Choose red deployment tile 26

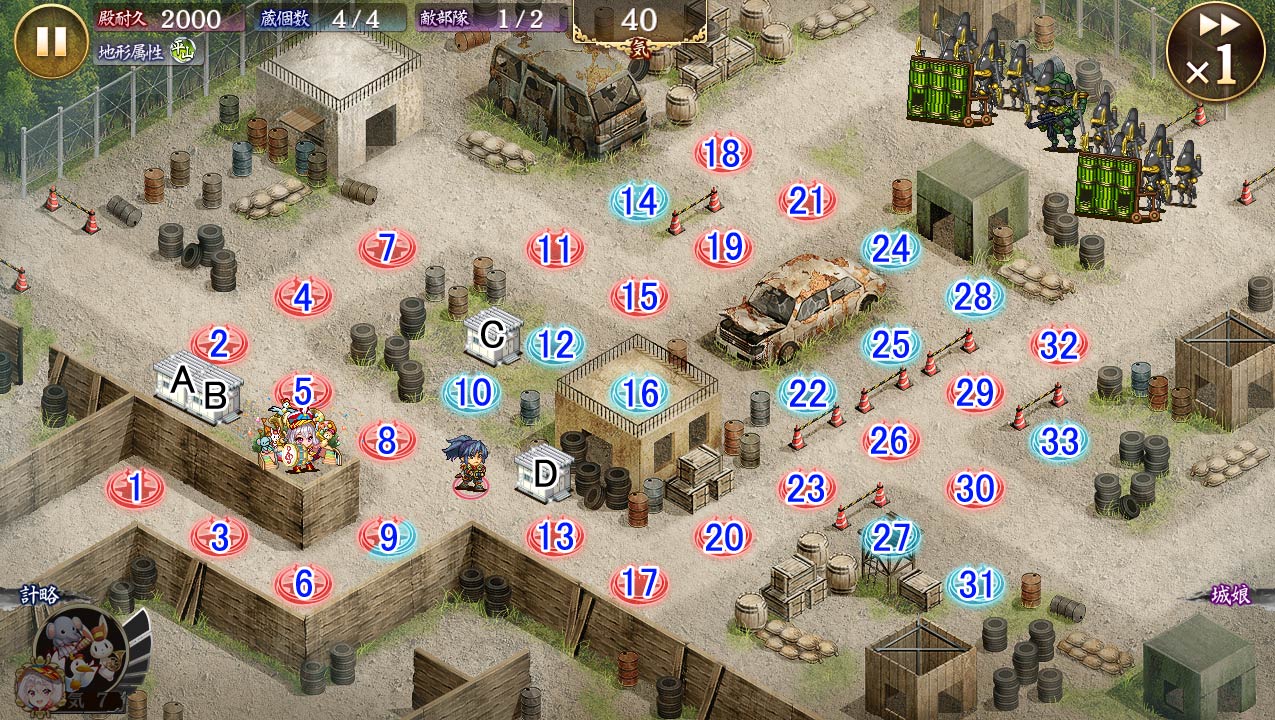pyautogui.click(x=890, y=440)
